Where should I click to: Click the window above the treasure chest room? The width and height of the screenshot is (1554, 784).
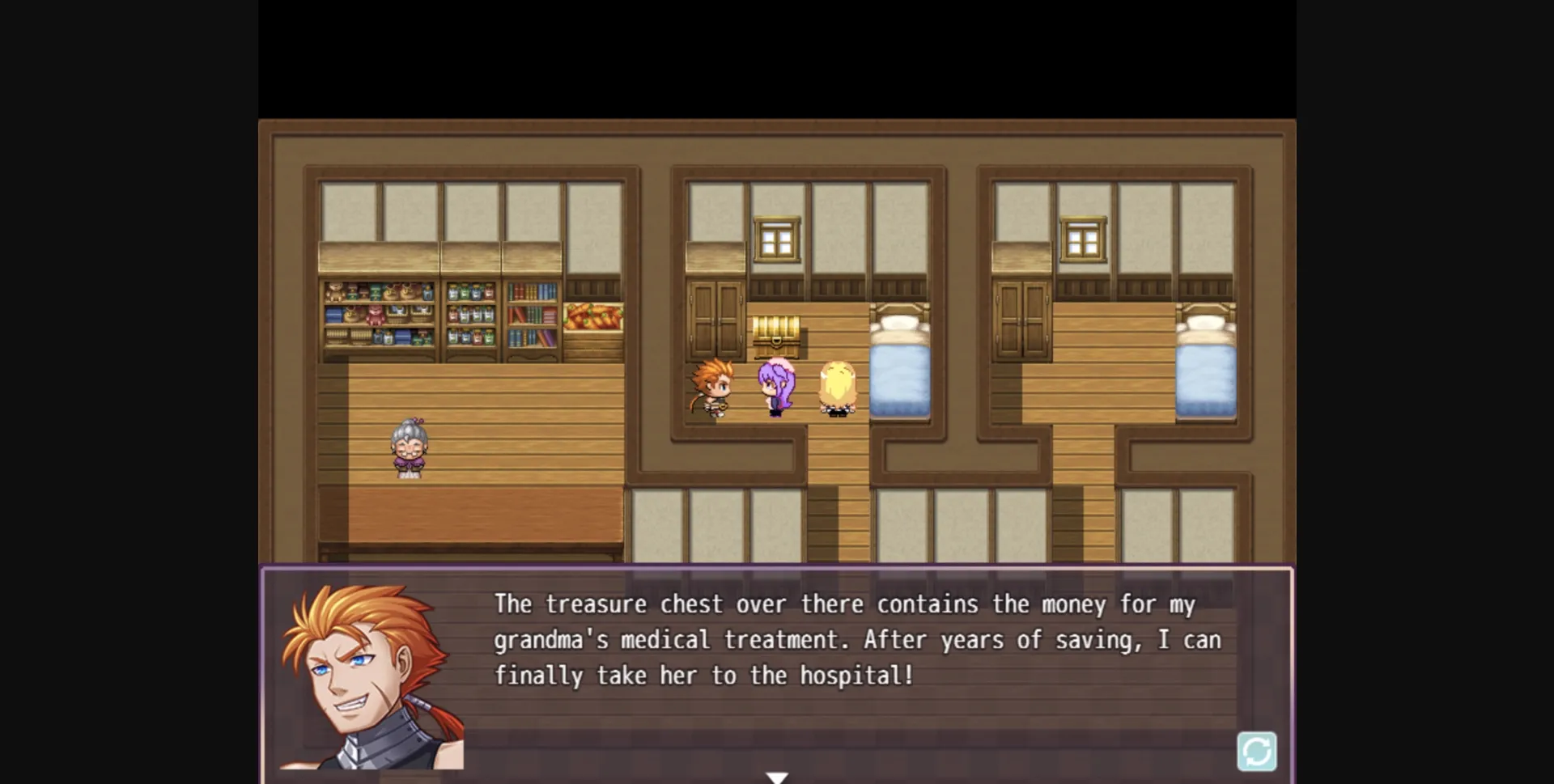(776, 239)
